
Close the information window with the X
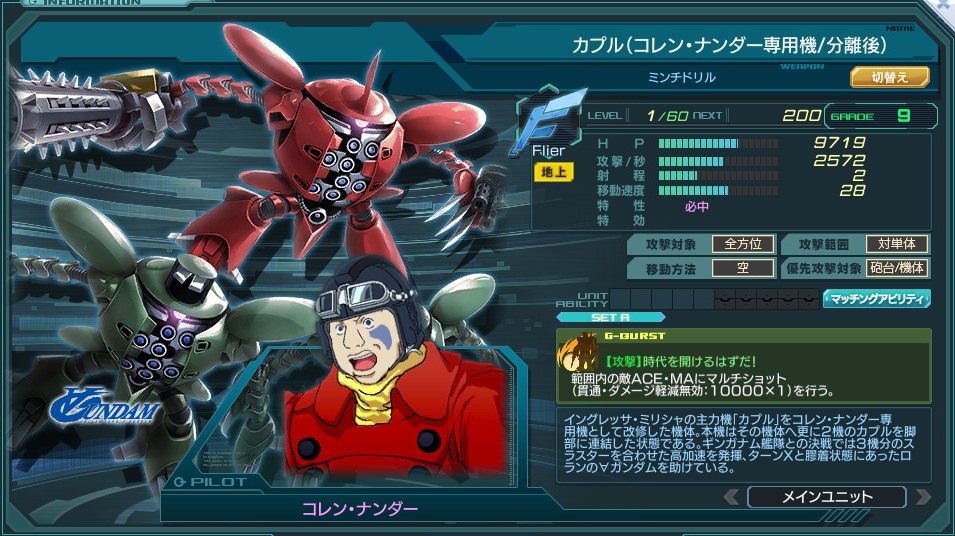944,7
